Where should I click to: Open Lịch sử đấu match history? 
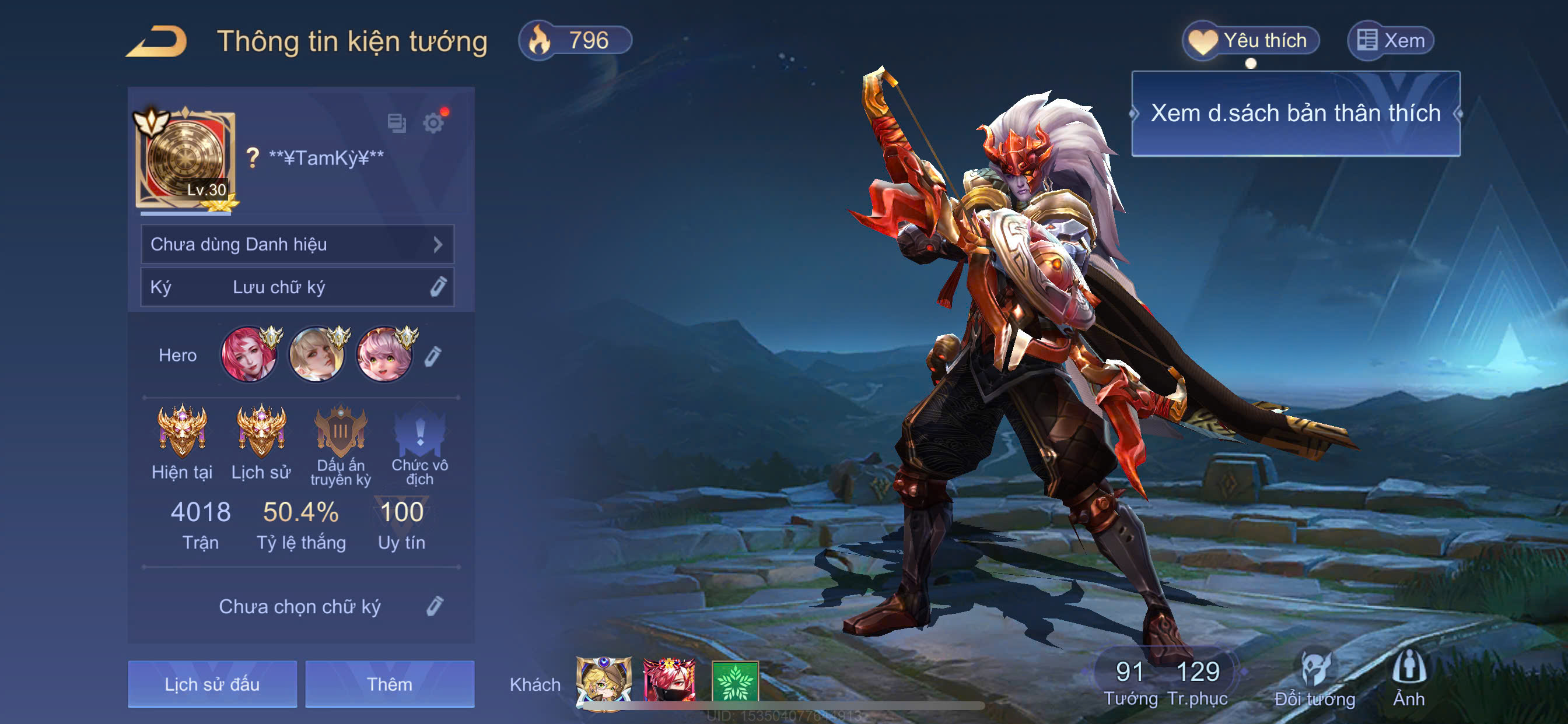coord(212,684)
